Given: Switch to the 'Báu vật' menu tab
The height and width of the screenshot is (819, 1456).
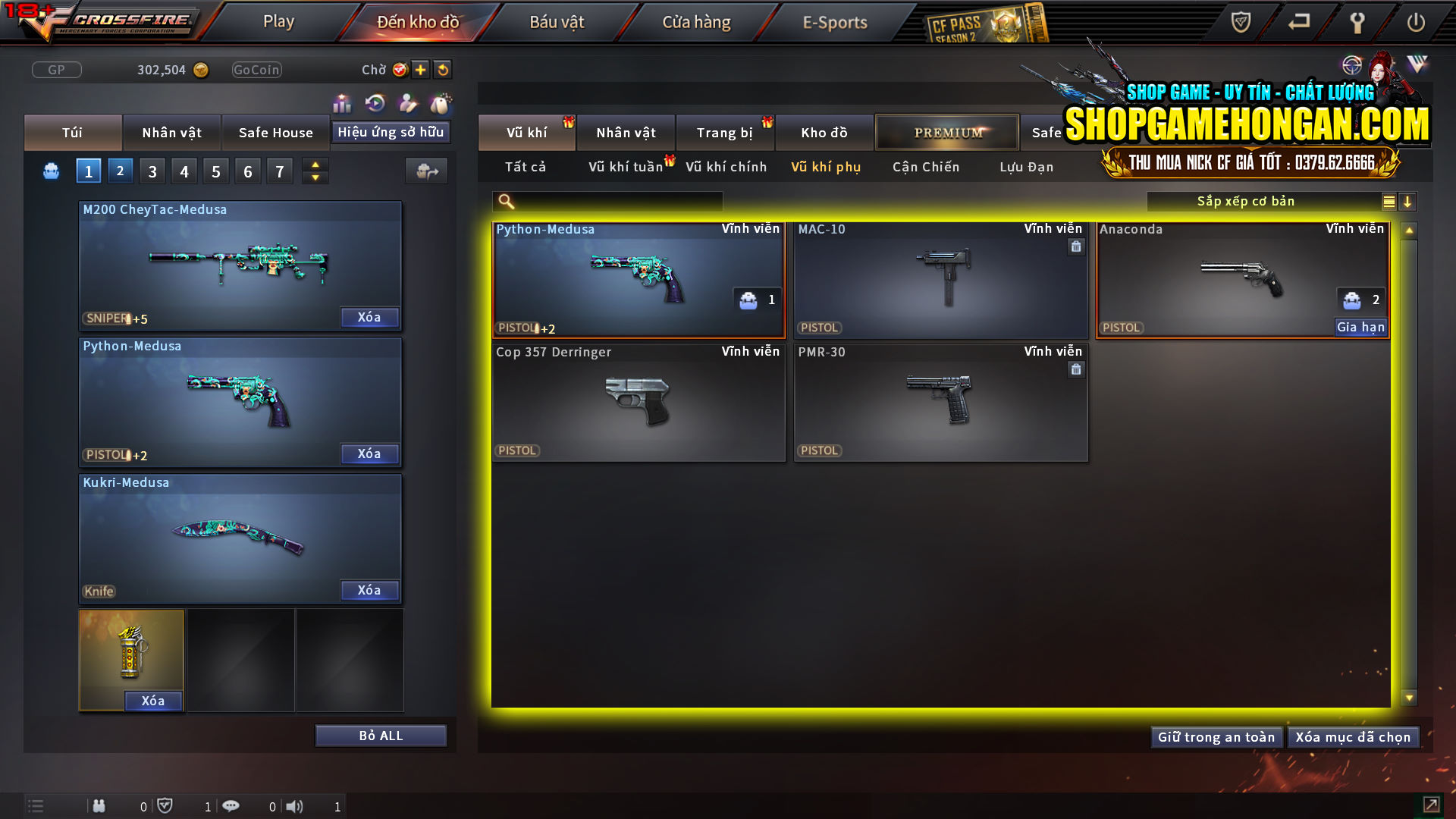Looking at the screenshot, I should tap(557, 21).
